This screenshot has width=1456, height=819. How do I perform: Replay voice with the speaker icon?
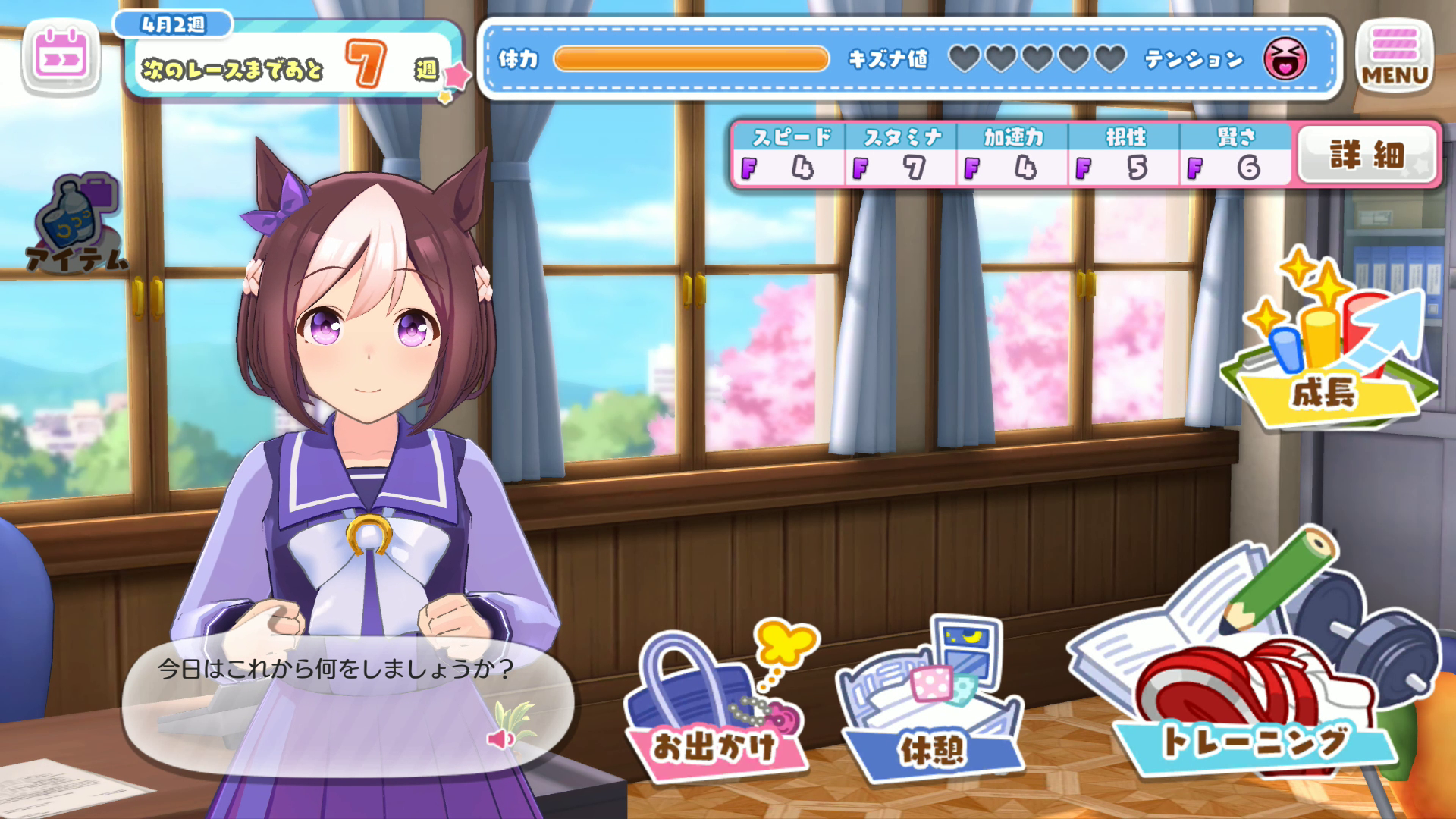500,738
